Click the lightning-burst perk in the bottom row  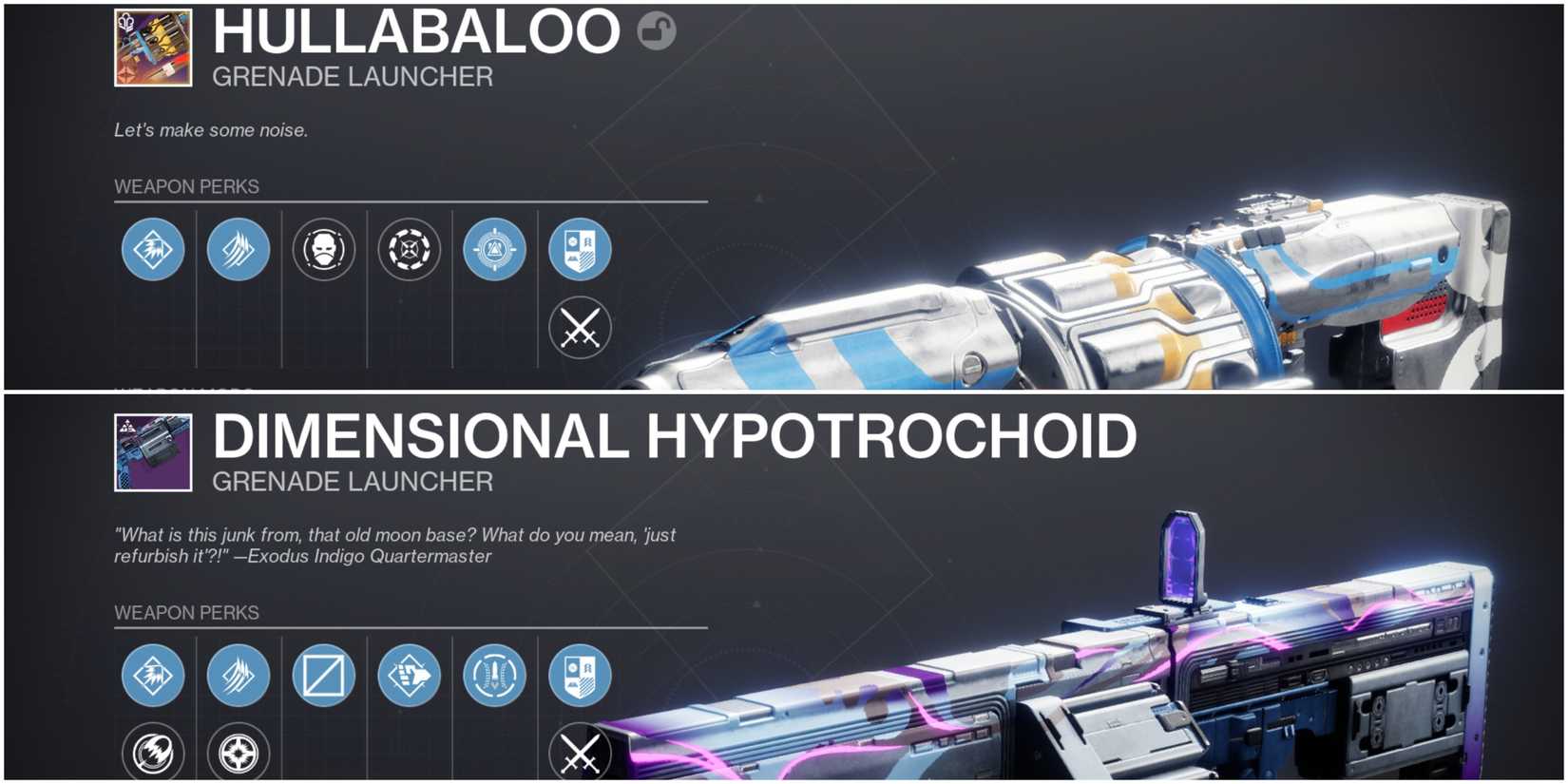coord(152,755)
